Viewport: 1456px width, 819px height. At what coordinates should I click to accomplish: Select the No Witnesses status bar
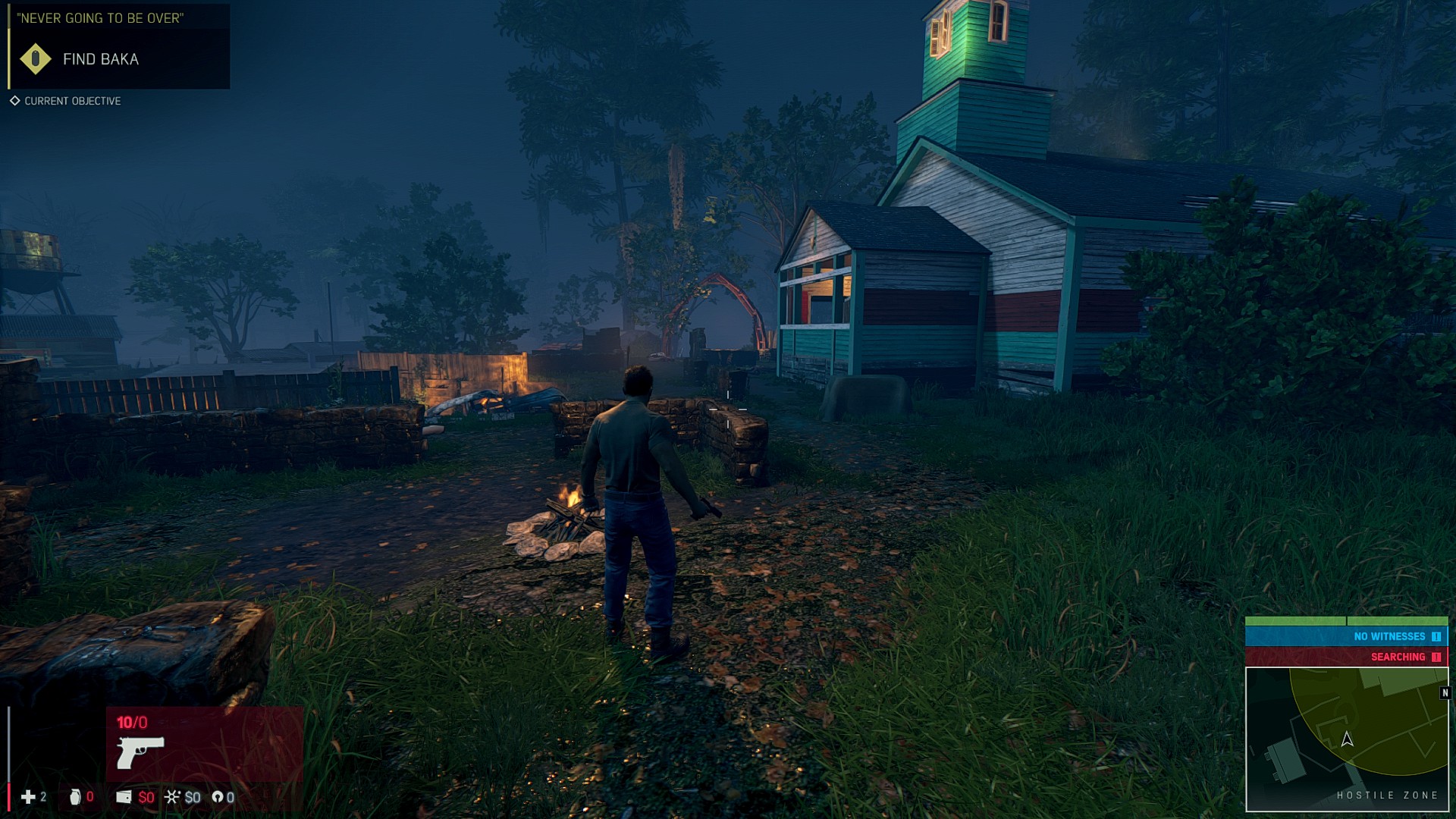[x=1347, y=636]
